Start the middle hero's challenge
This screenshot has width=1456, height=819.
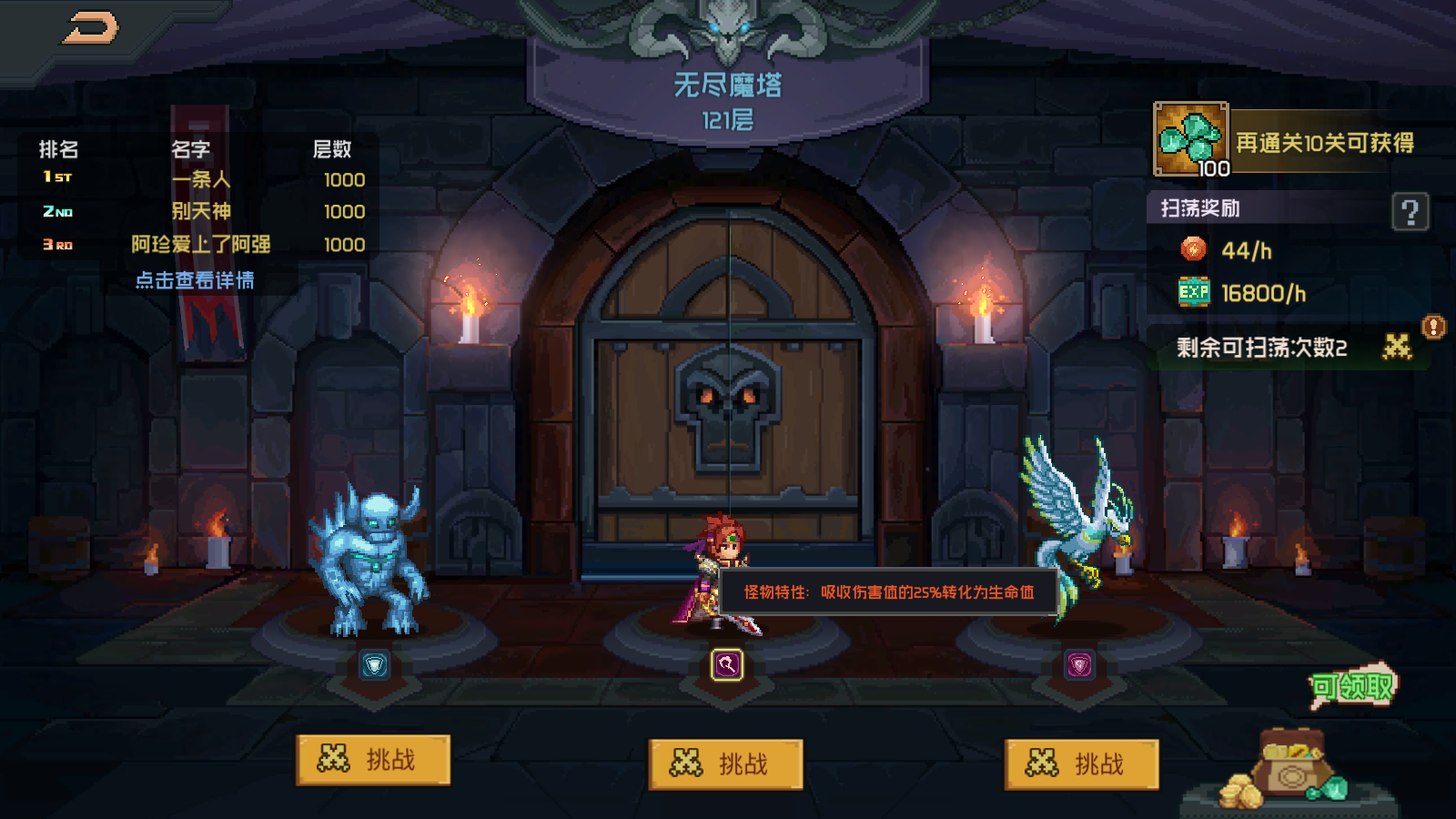click(x=725, y=763)
